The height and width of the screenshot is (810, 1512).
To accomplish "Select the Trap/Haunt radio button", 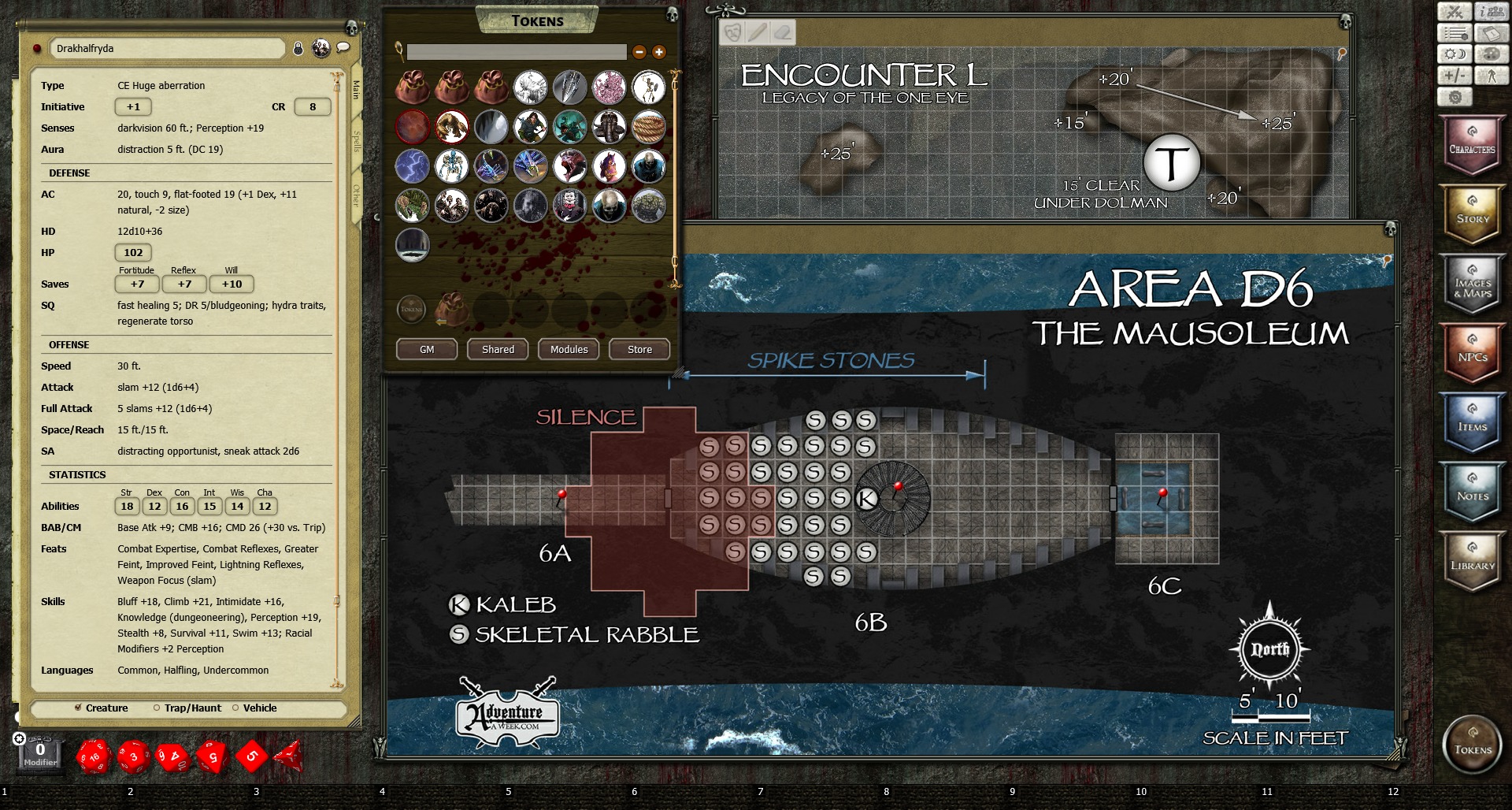I will pyautogui.click(x=156, y=708).
